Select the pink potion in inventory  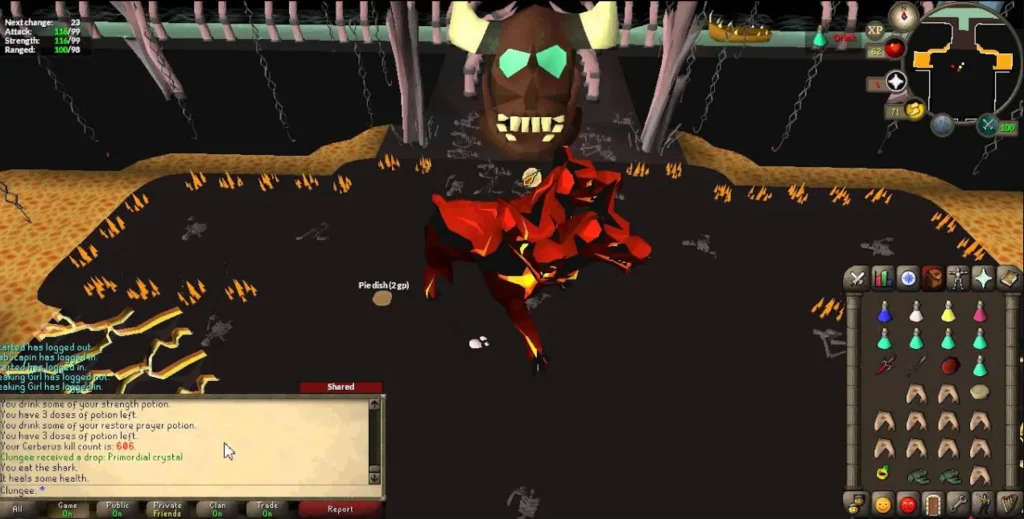click(x=979, y=314)
